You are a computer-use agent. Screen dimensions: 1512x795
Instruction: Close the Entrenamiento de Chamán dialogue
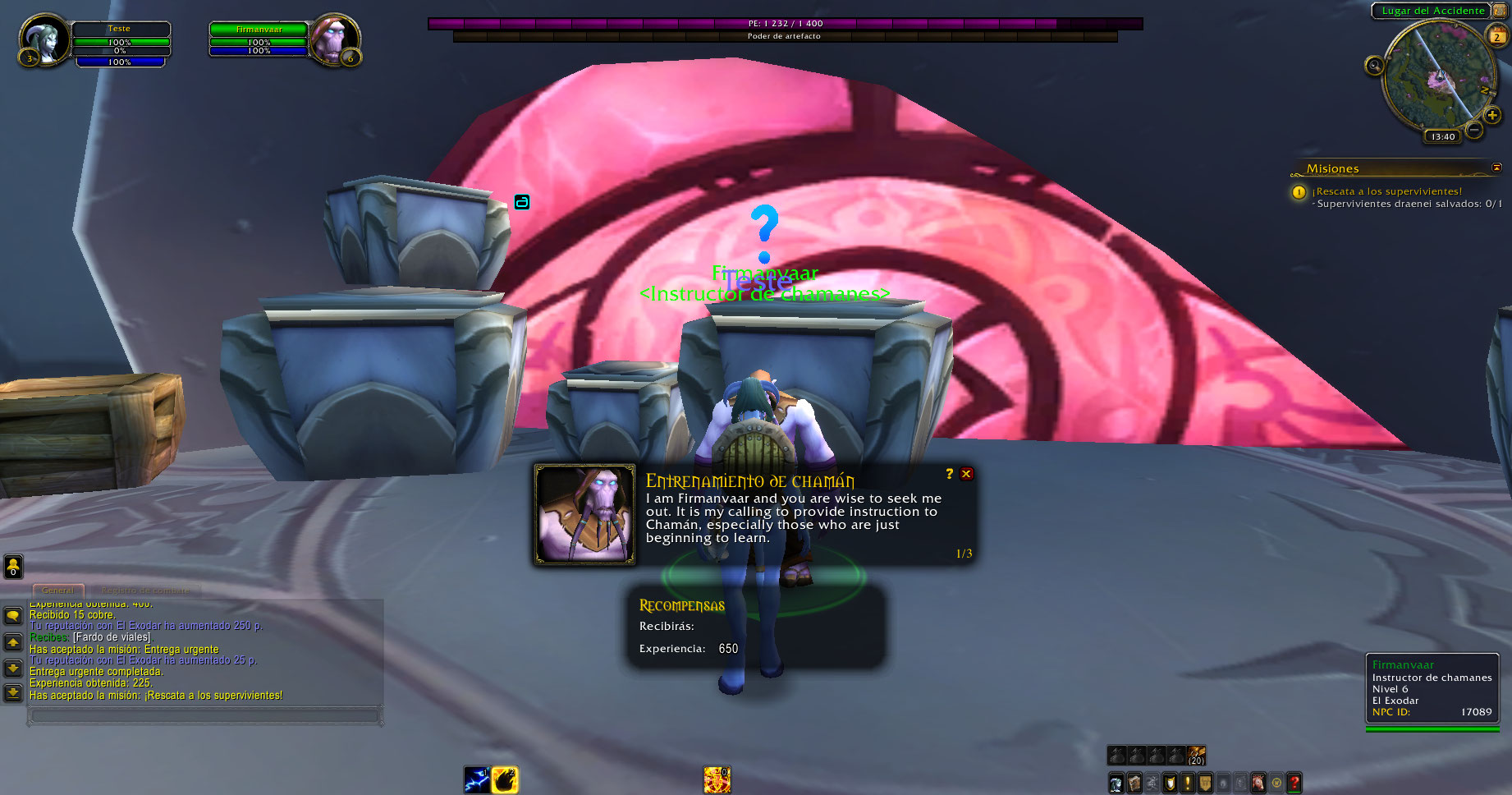[x=967, y=474]
